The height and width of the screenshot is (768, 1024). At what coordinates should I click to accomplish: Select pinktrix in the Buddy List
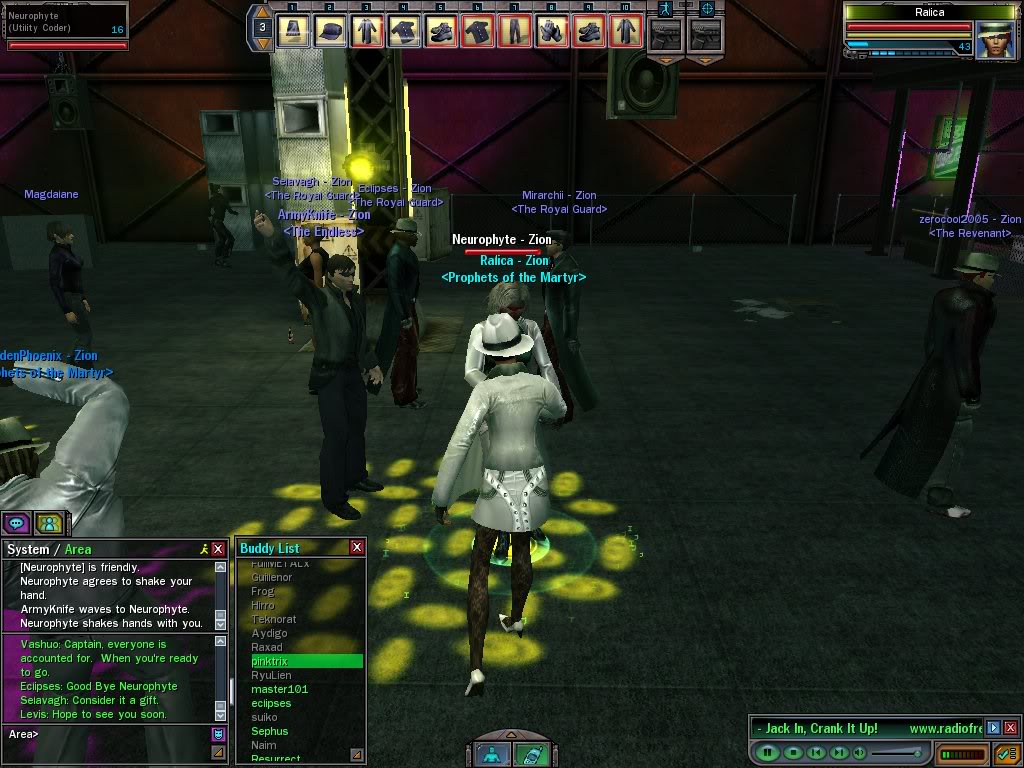[306, 661]
